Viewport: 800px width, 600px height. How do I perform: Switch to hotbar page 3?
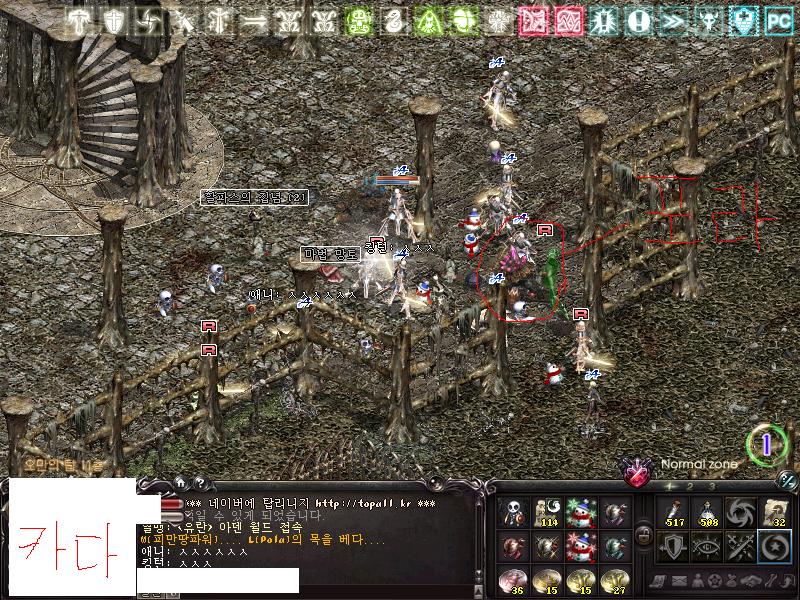[x=712, y=486]
